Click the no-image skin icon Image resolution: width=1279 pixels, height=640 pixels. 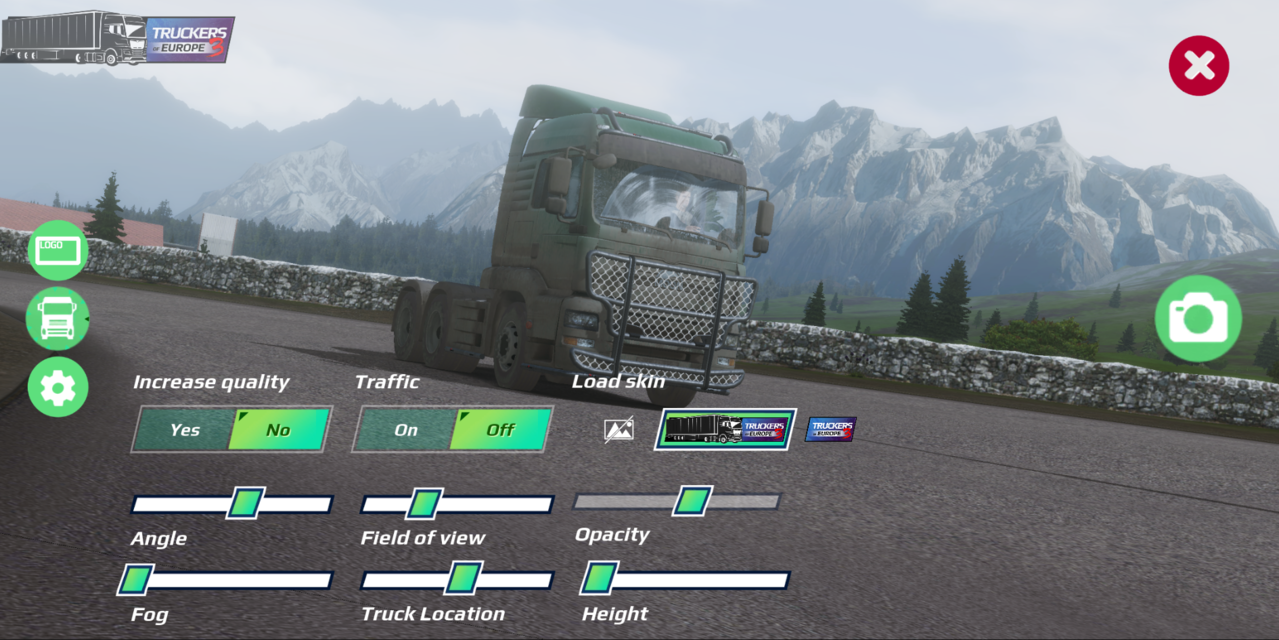click(x=619, y=430)
